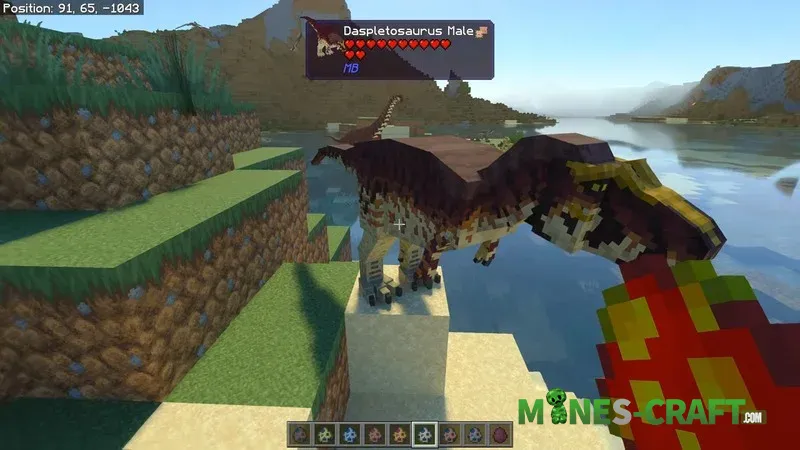The height and width of the screenshot is (450, 800).
Task: Switch to the orange spotted spawn egg
Action: point(400,435)
